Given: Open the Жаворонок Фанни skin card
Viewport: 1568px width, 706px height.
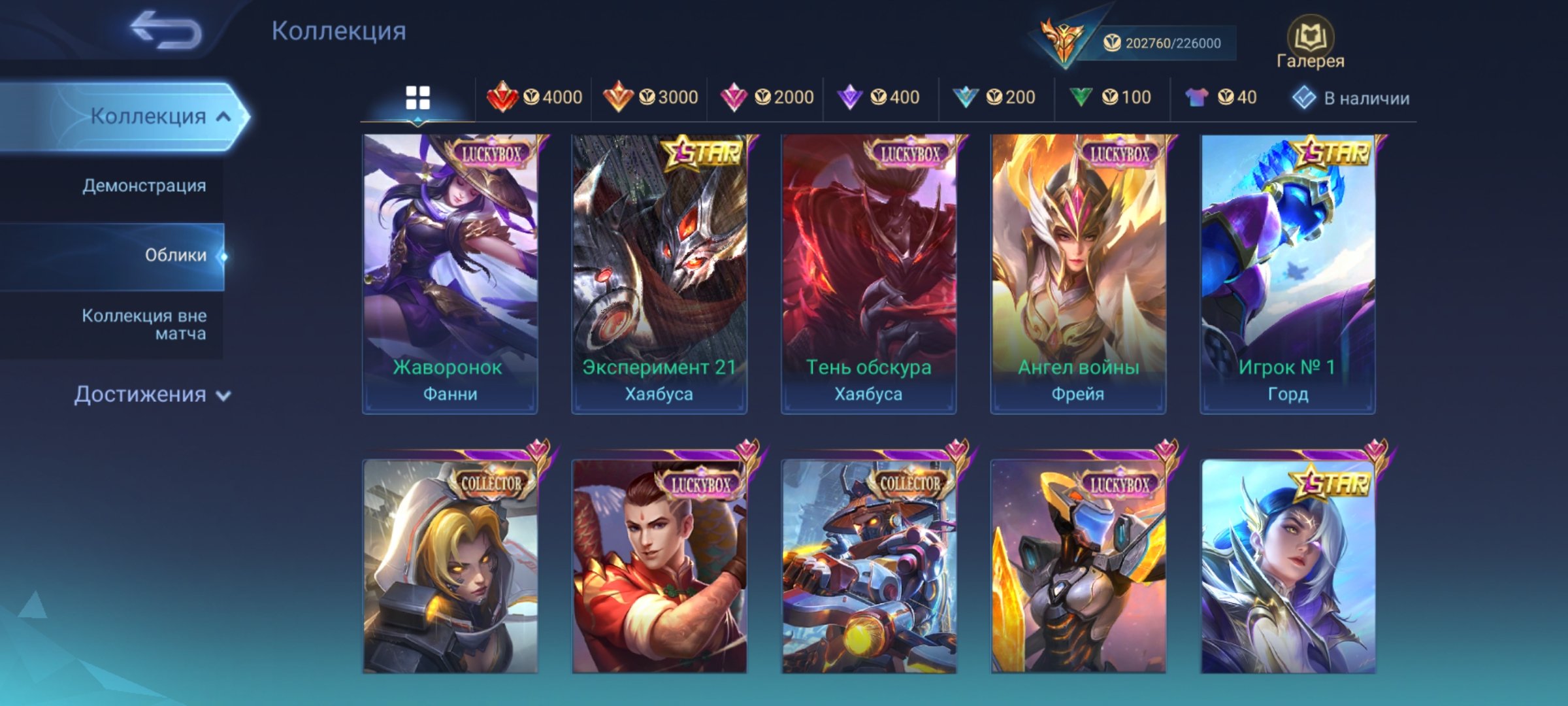Looking at the screenshot, I should (x=450, y=274).
